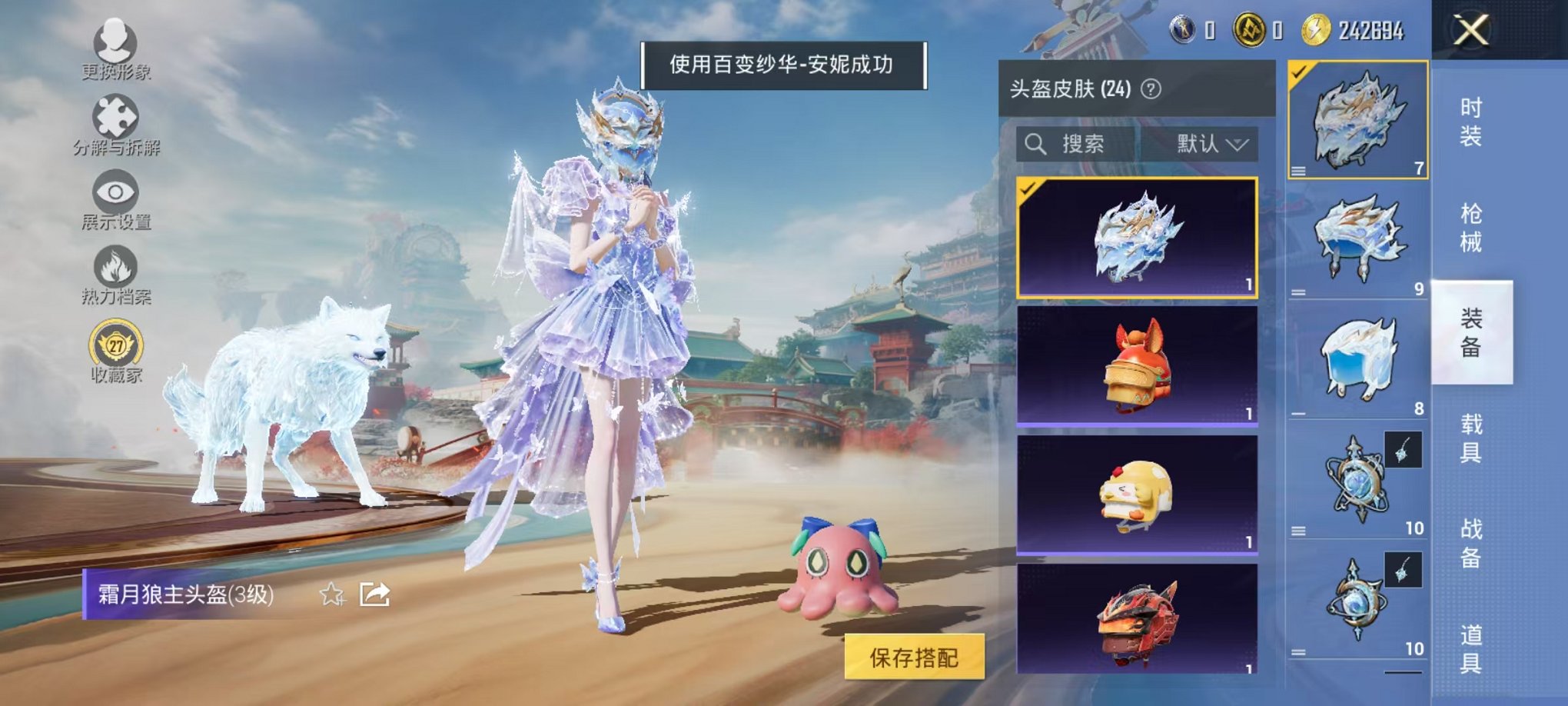Viewport: 1568px width, 706px height.
Task: Open 展示设置 display settings
Action: pyautogui.click(x=114, y=192)
